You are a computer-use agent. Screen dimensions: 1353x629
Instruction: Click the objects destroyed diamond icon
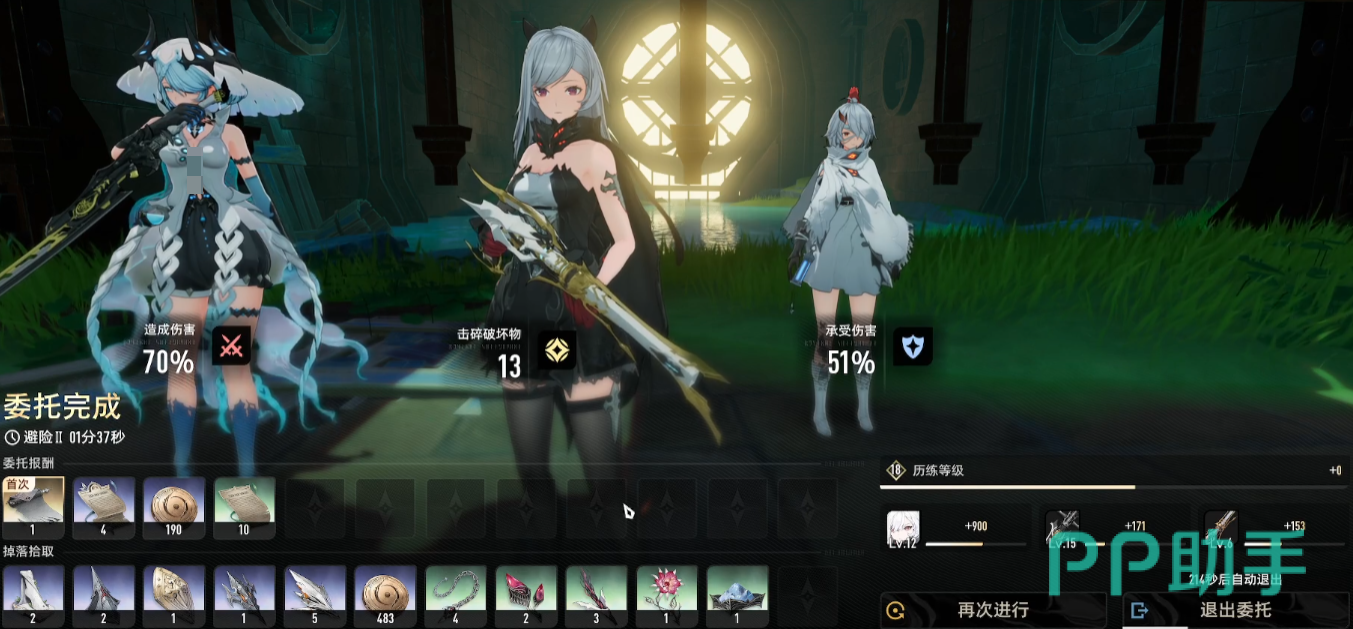555,349
